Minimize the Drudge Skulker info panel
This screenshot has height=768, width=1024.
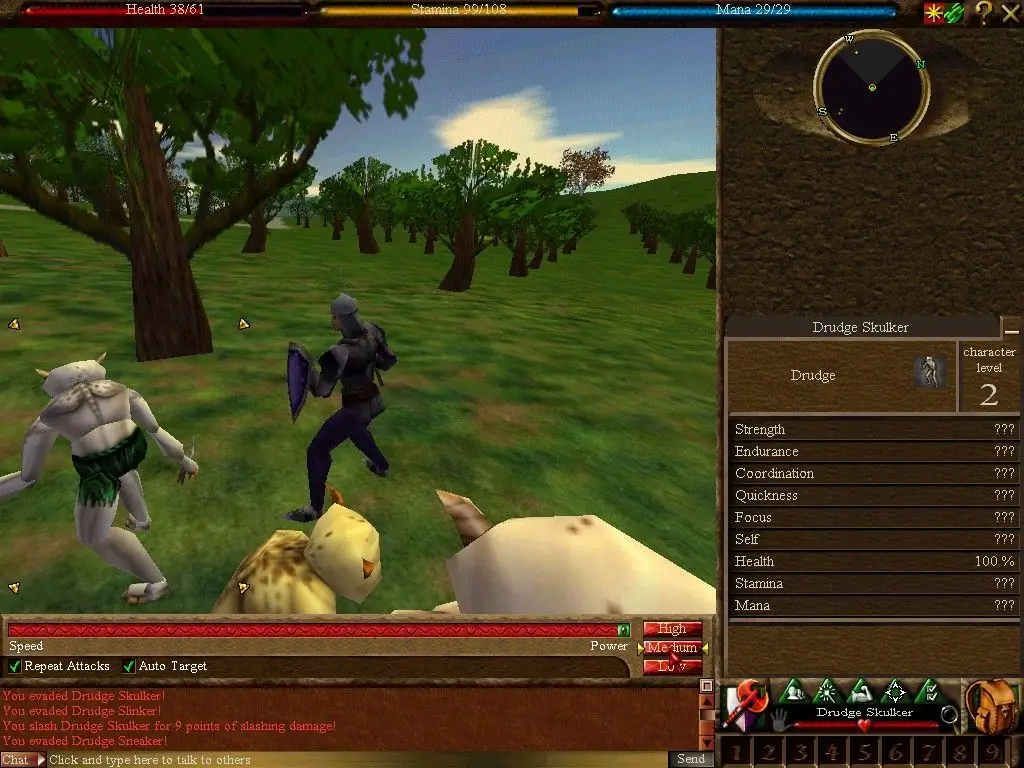[1012, 329]
